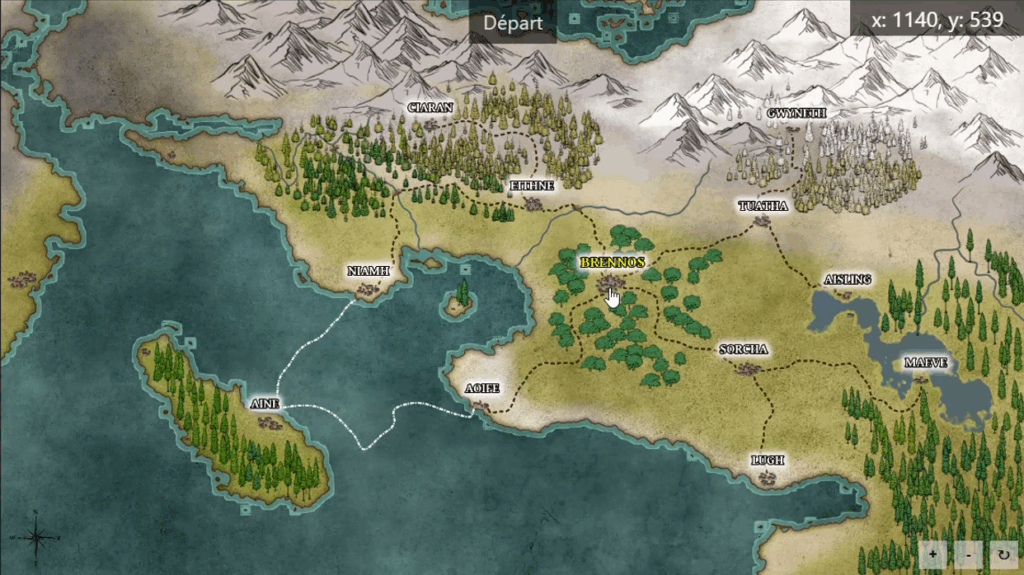The width and height of the screenshot is (1024, 575).
Task: Zoom in with the plus button
Action: pyautogui.click(x=932, y=553)
